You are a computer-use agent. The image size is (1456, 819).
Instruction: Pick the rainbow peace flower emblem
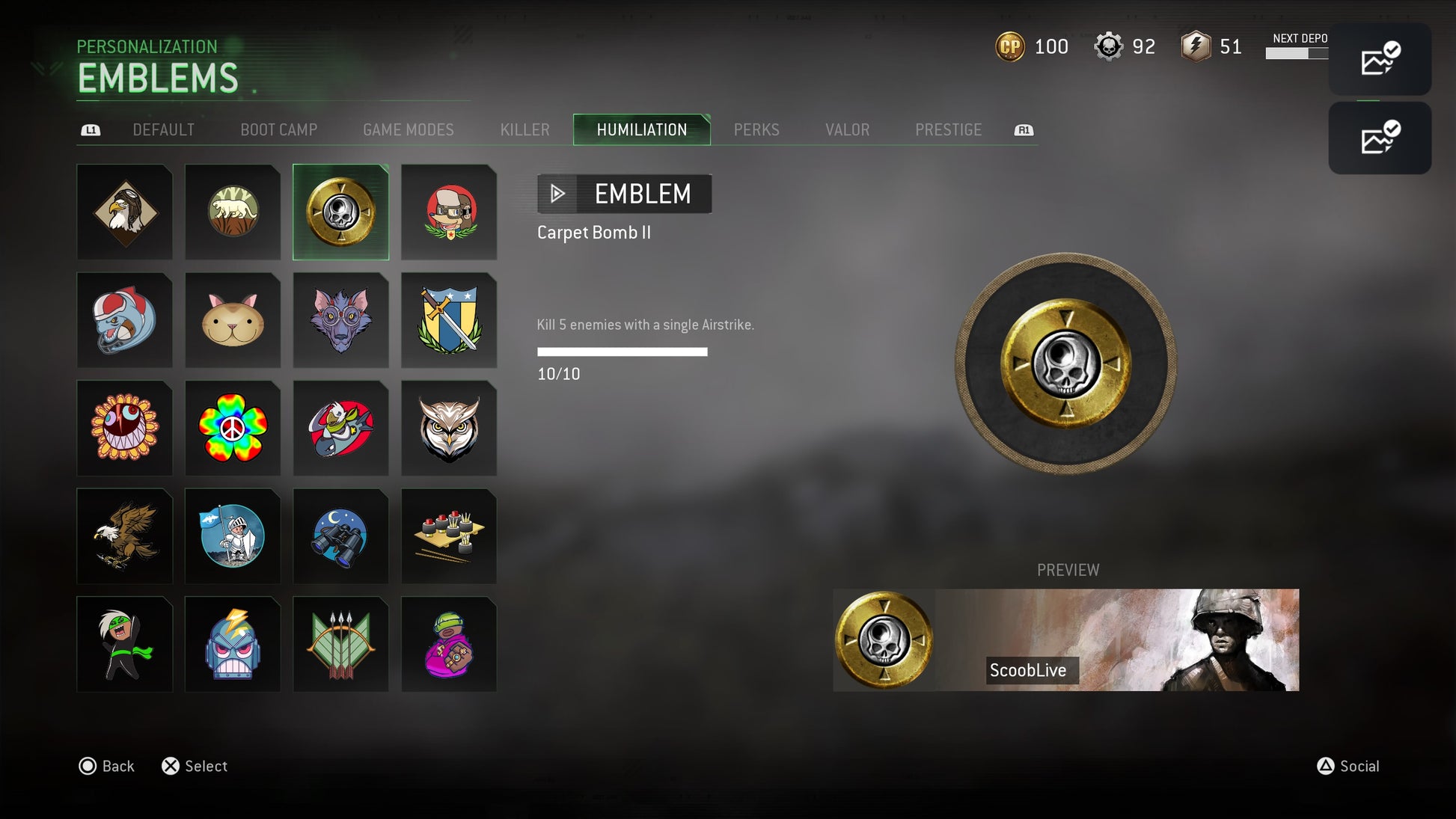pyautogui.click(x=233, y=429)
